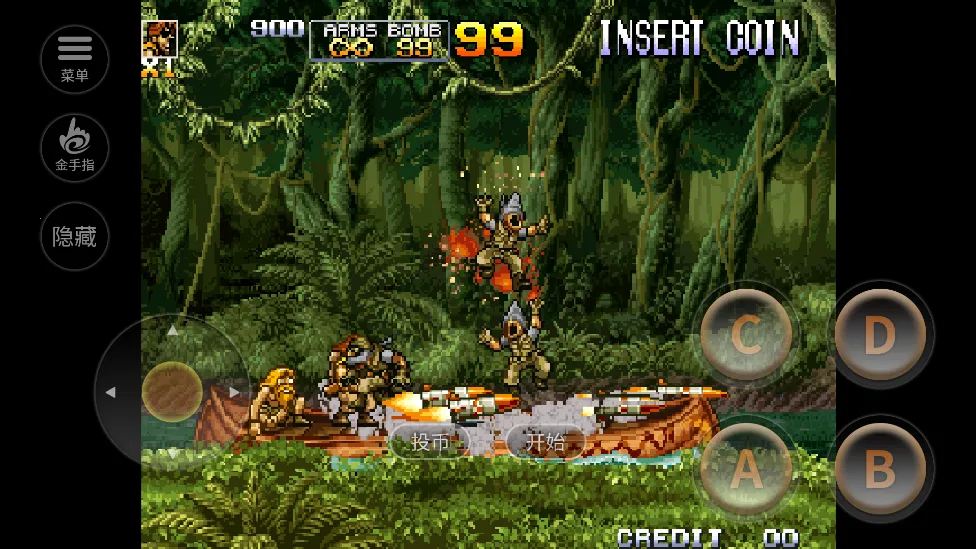Viewport: 976px width, 549px height.
Task: Open the emulator 菜单 menu button
Action: tap(74, 59)
